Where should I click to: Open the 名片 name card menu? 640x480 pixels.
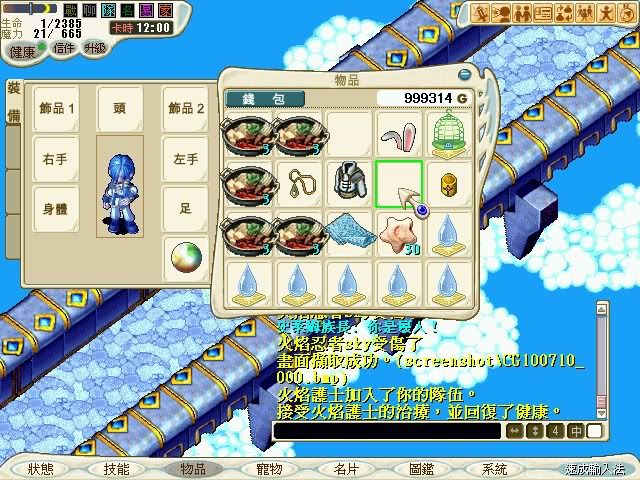346,468
